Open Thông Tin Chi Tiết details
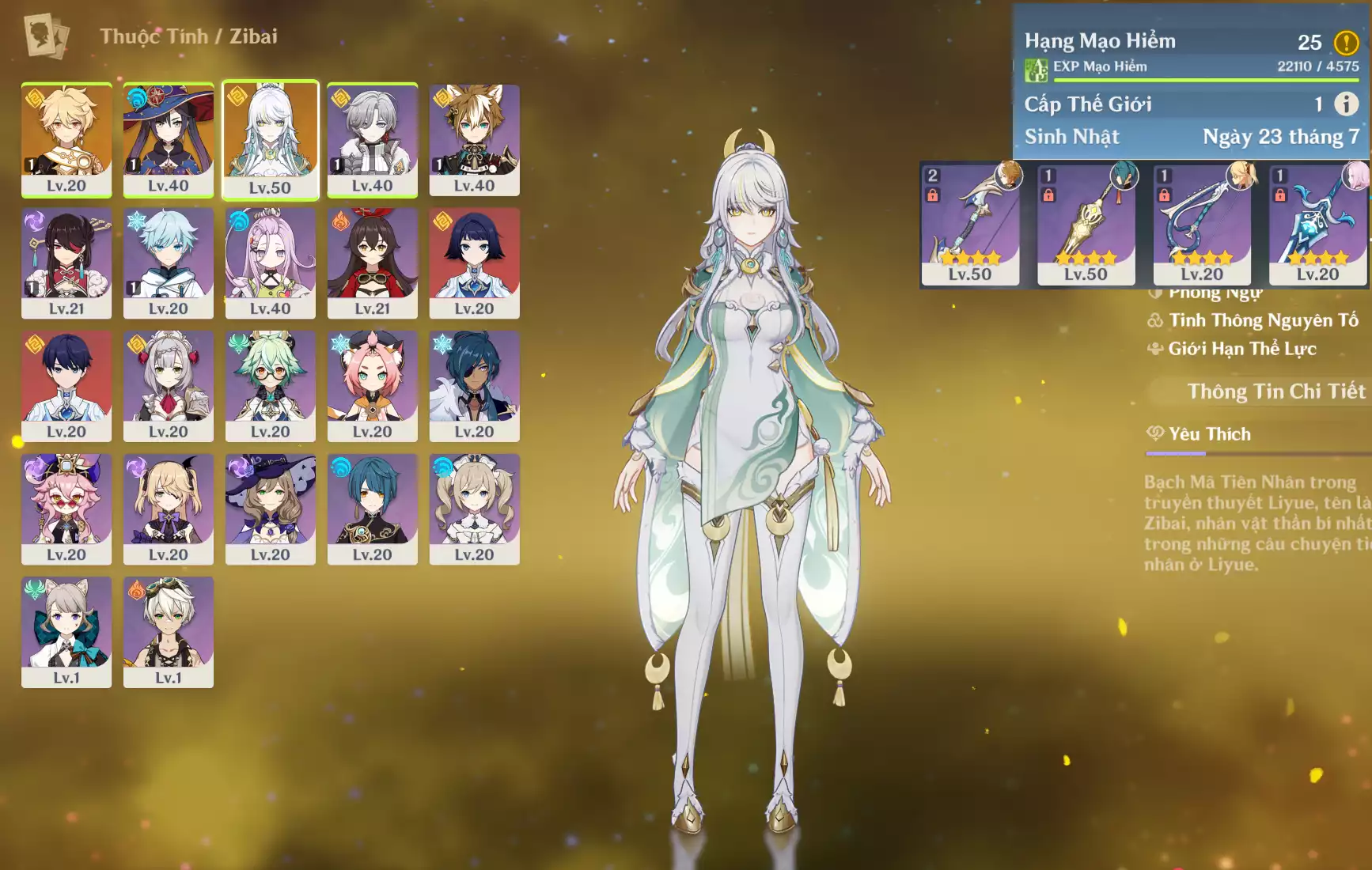 (1275, 391)
